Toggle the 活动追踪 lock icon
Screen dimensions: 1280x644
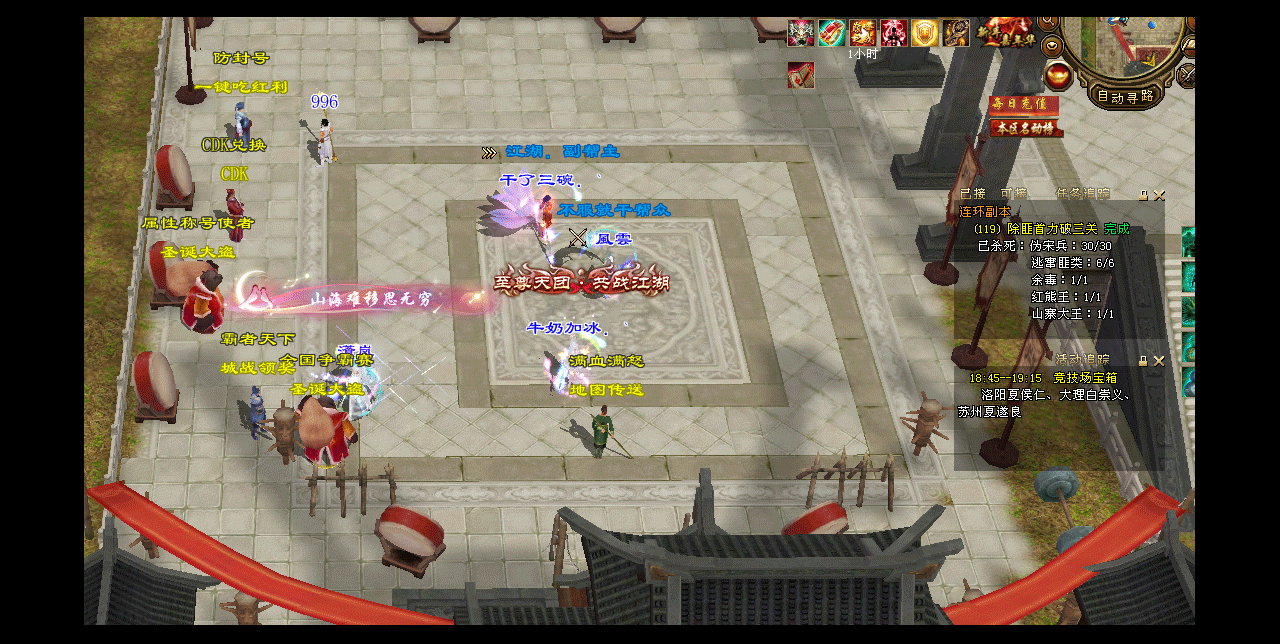tap(1143, 360)
